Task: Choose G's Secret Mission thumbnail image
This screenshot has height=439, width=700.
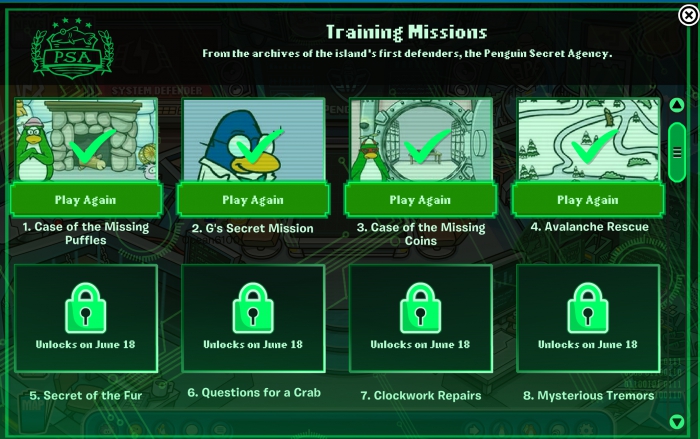Action: point(253,140)
